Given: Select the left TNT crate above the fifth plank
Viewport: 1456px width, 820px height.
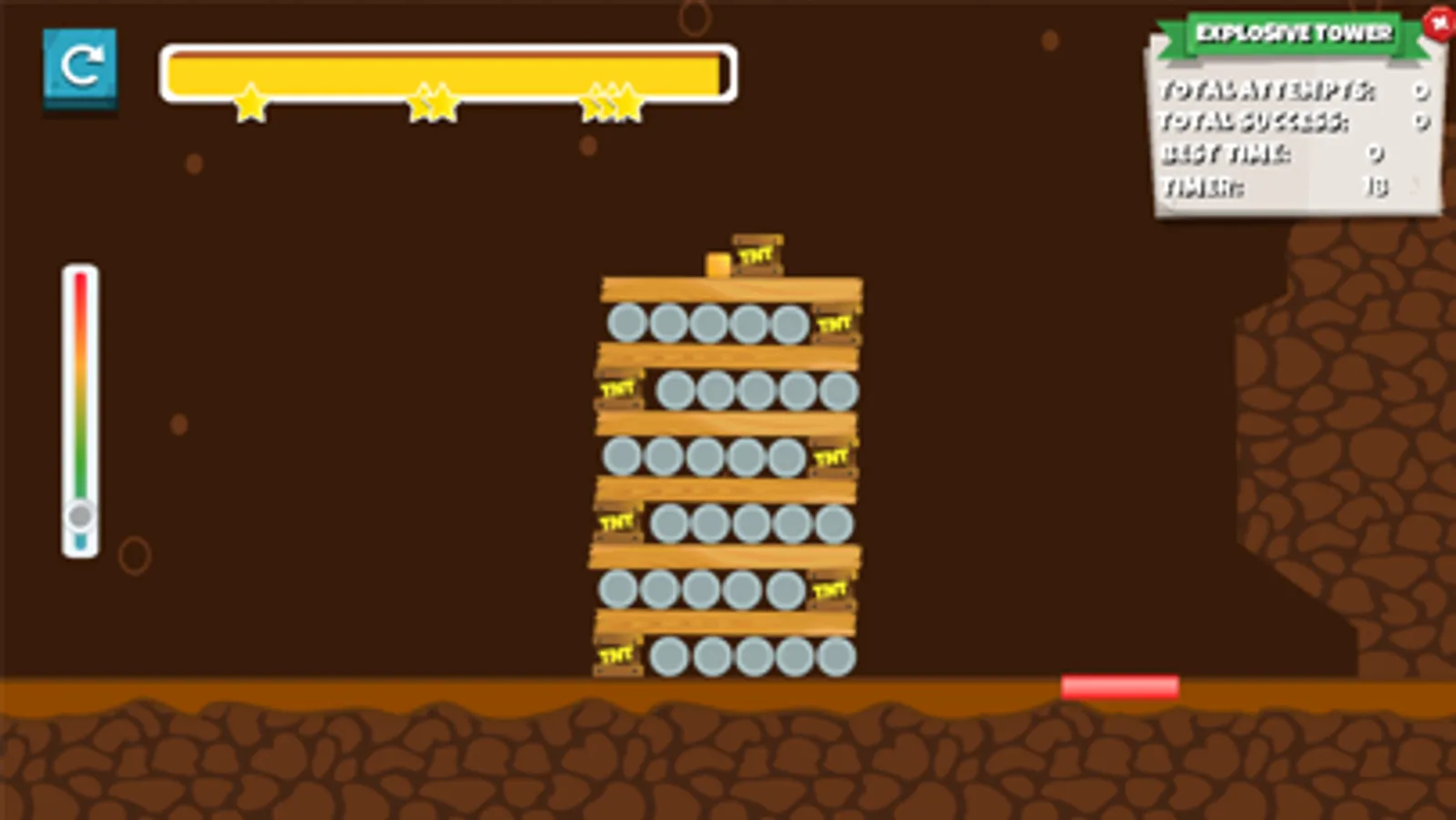Looking at the screenshot, I should [619, 522].
